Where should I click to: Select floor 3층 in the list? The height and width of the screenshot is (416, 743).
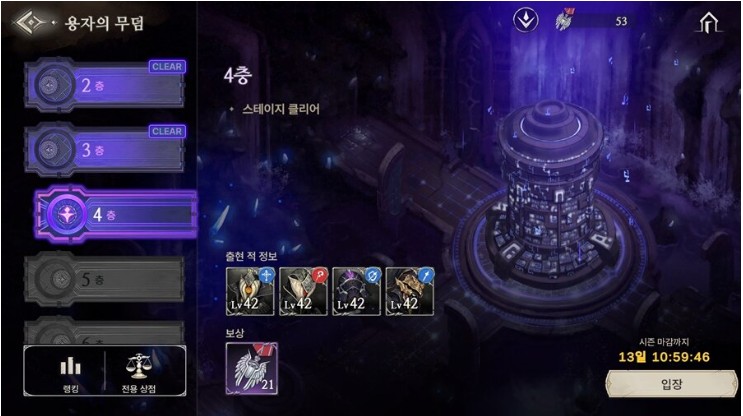pos(106,150)
